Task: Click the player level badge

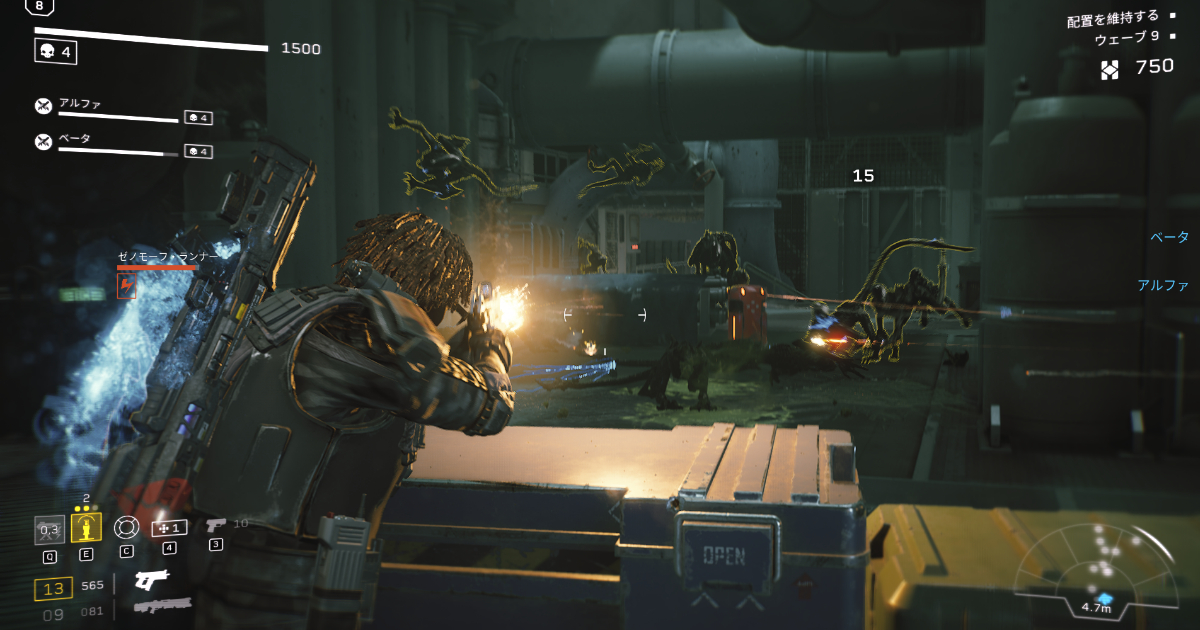Action: pyautogui.click(x=39, y=6)
